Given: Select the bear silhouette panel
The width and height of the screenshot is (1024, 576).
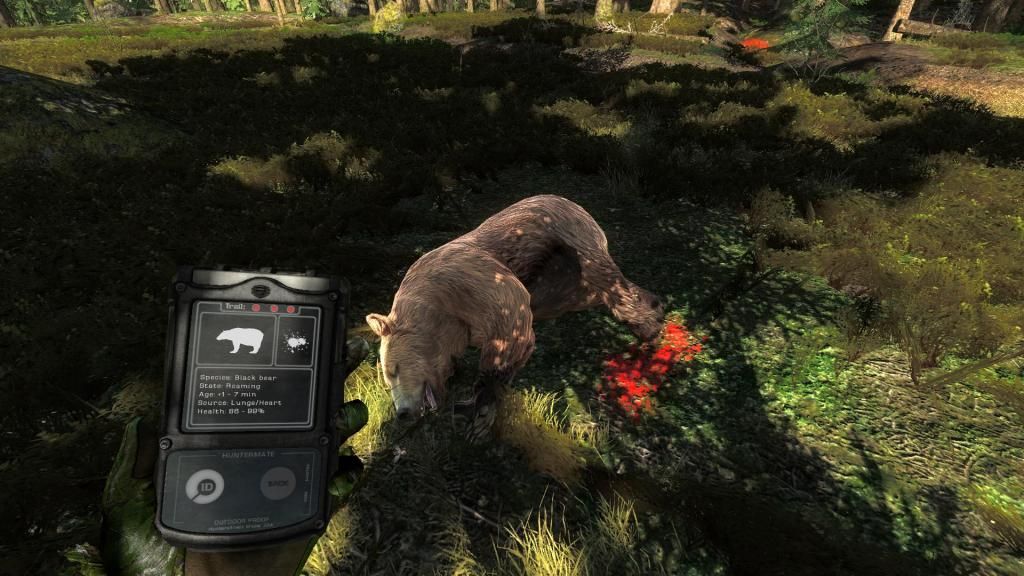Looking at the screenshot, I should [x=238, y=340].
